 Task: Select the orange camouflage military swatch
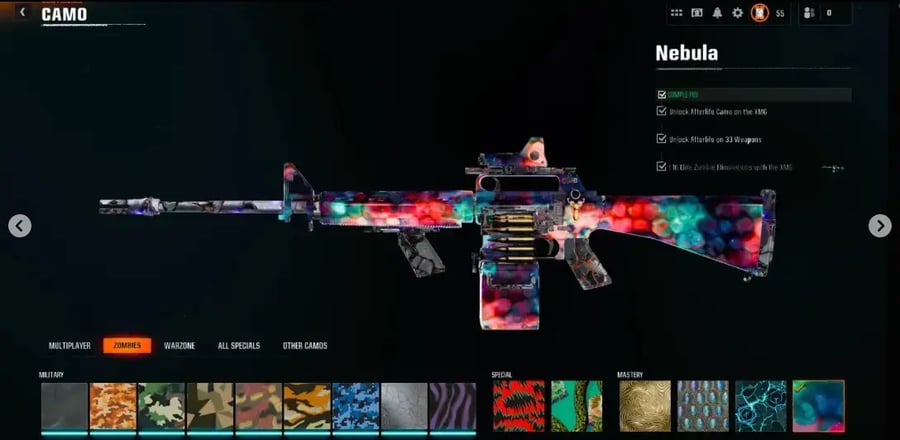tap(113, 406)
